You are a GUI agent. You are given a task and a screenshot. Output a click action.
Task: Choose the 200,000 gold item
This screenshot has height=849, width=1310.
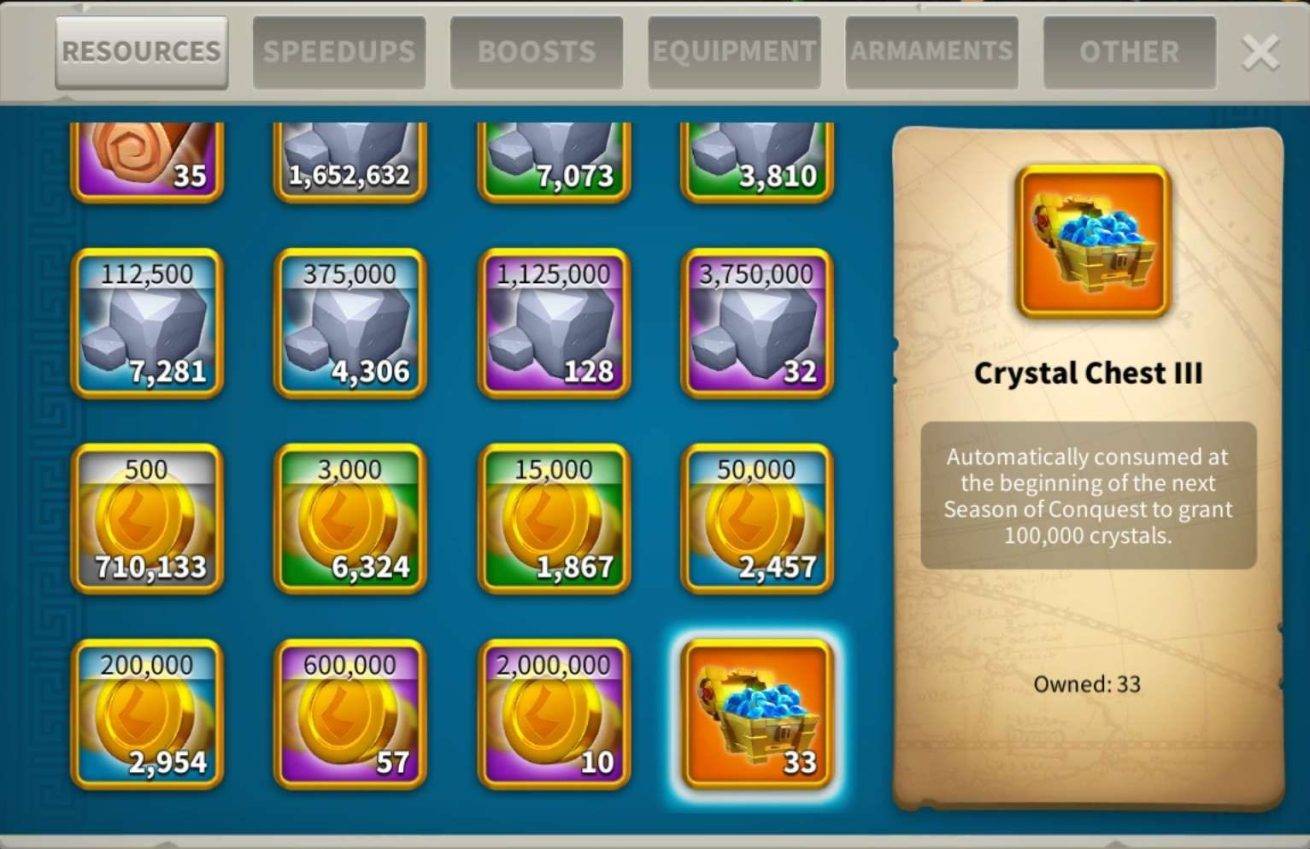tap(147, 714)
